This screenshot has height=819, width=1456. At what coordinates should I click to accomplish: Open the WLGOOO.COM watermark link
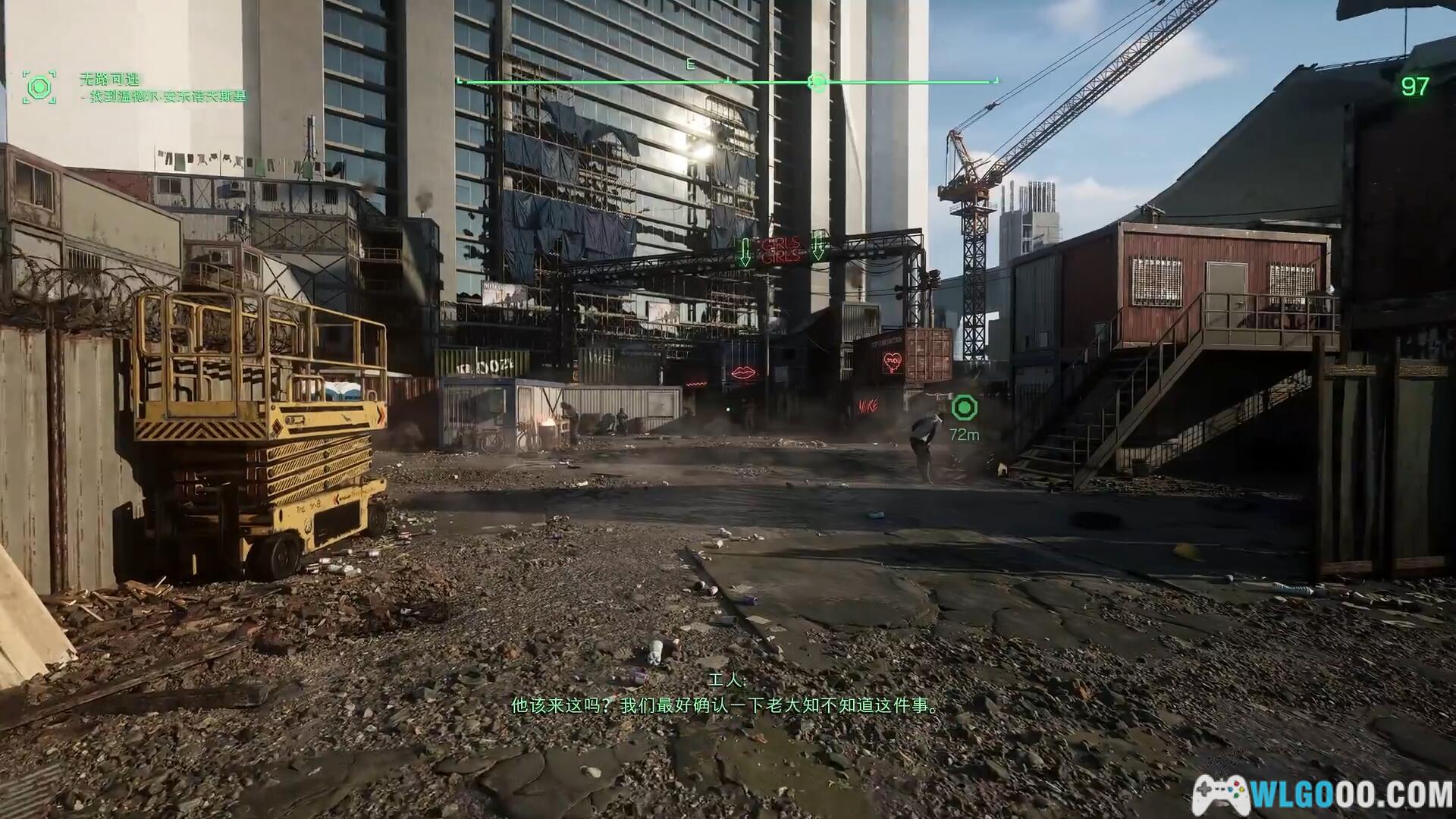[1323, 794]
